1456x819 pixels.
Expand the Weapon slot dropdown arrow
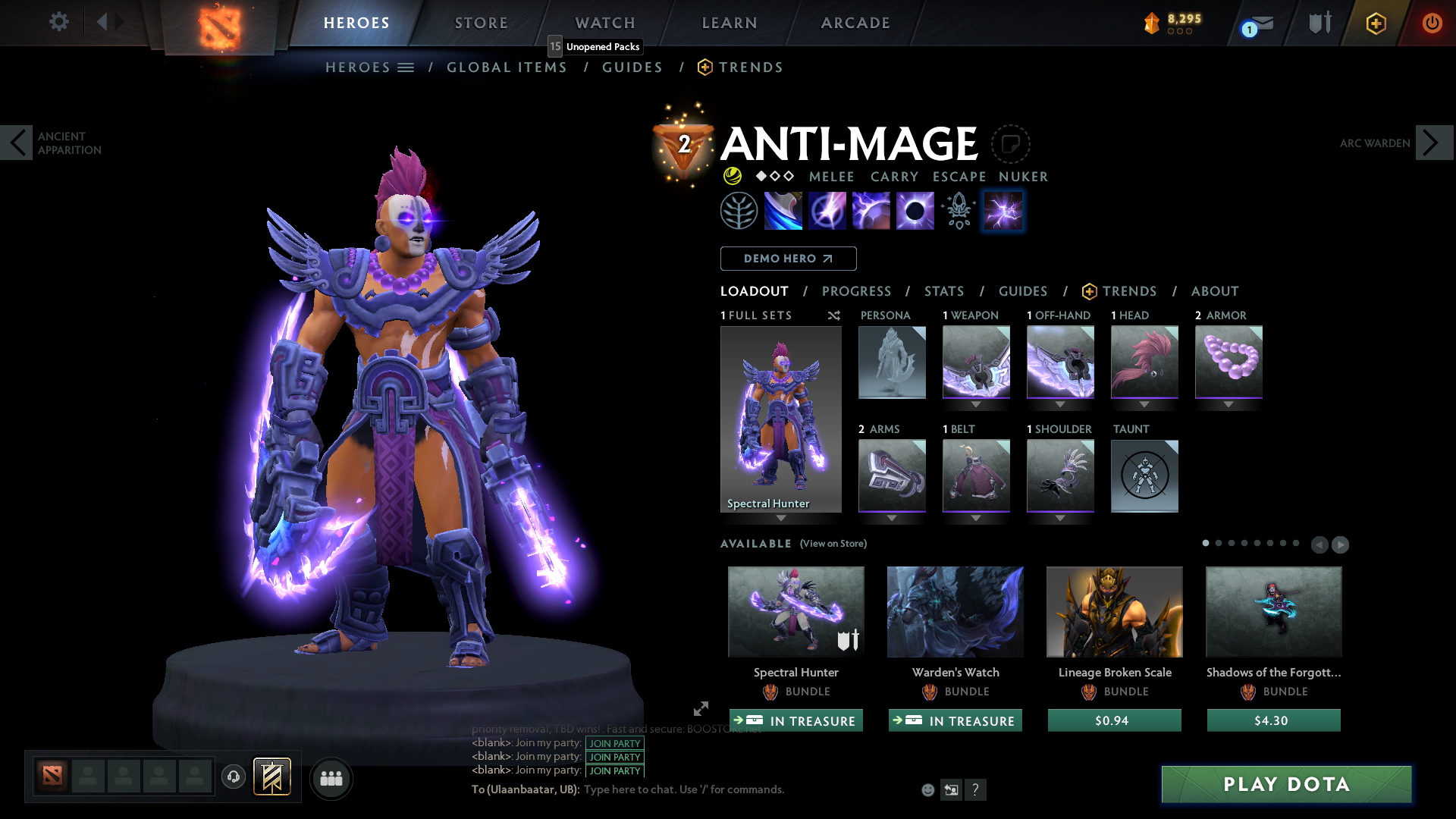click(x=976, y=404)
